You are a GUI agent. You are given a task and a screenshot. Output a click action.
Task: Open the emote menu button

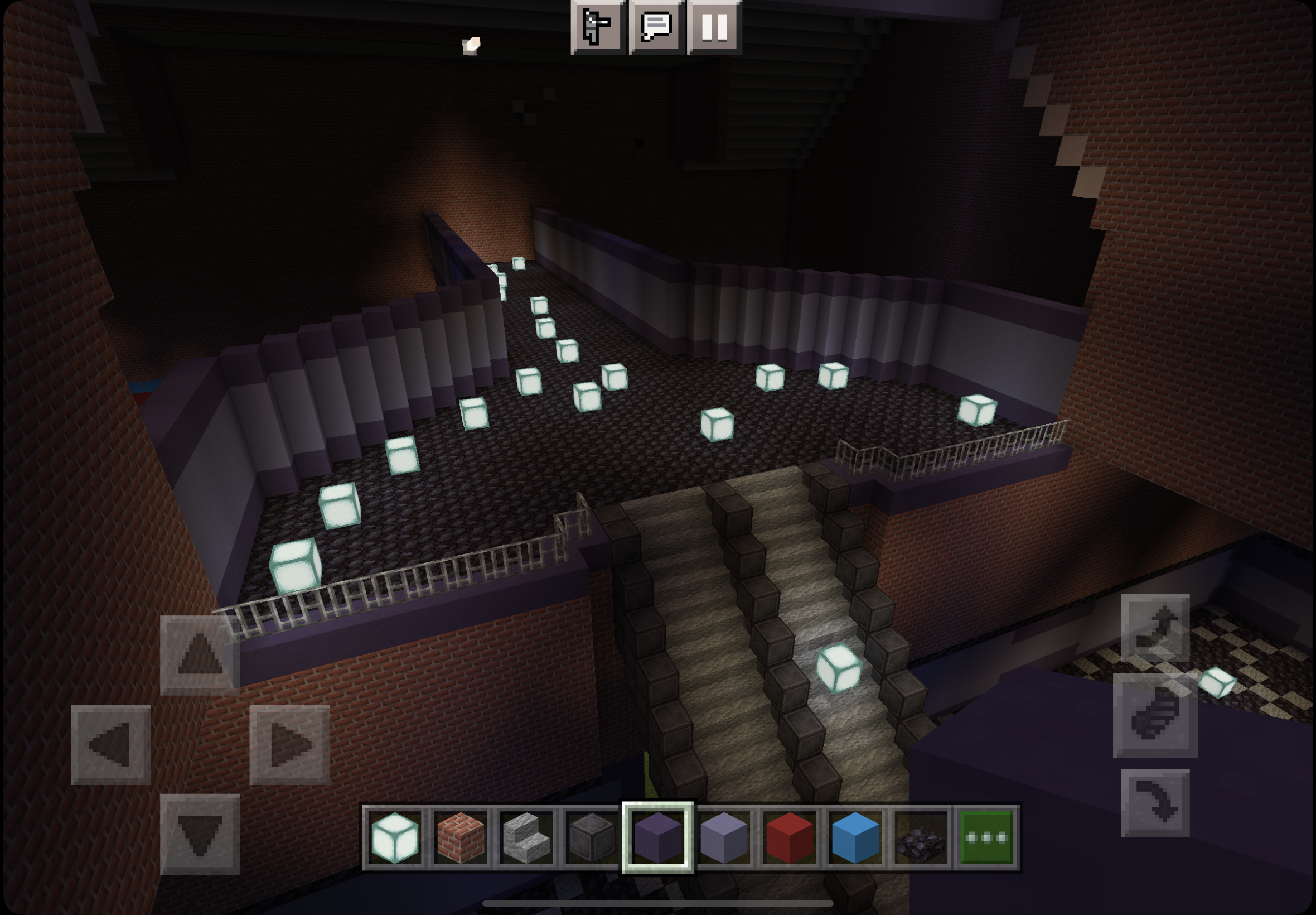pyautogui.click(x=597, y=26)
